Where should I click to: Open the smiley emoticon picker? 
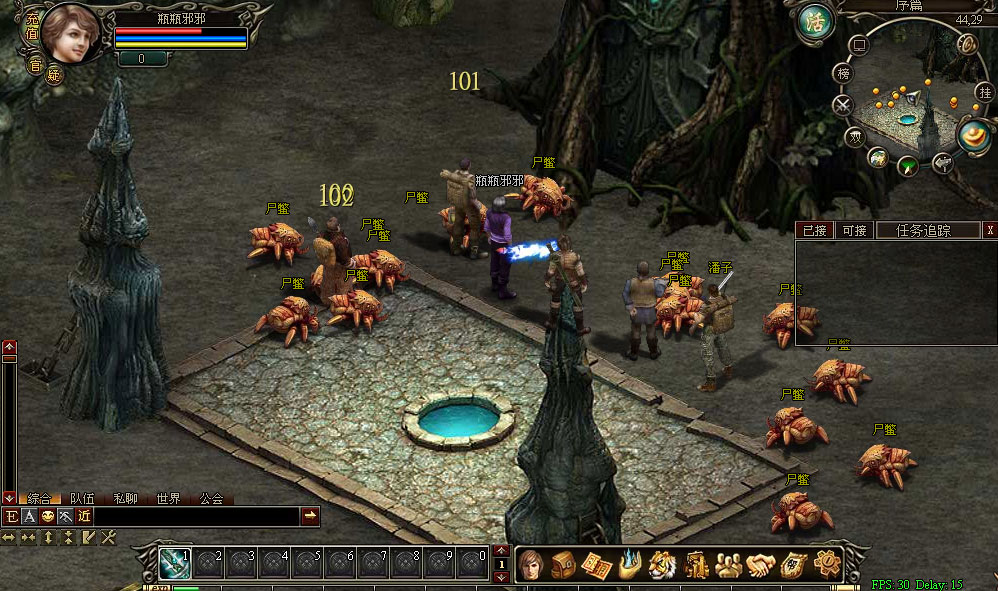47,516
